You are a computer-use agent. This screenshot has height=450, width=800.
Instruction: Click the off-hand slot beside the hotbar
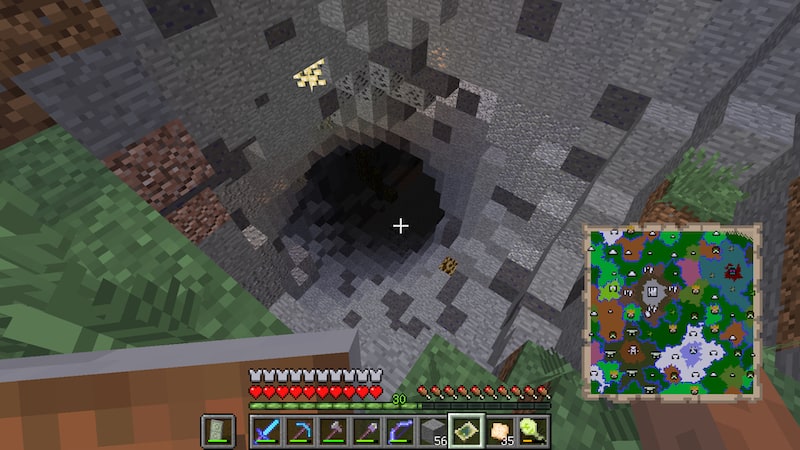(218, 432)
